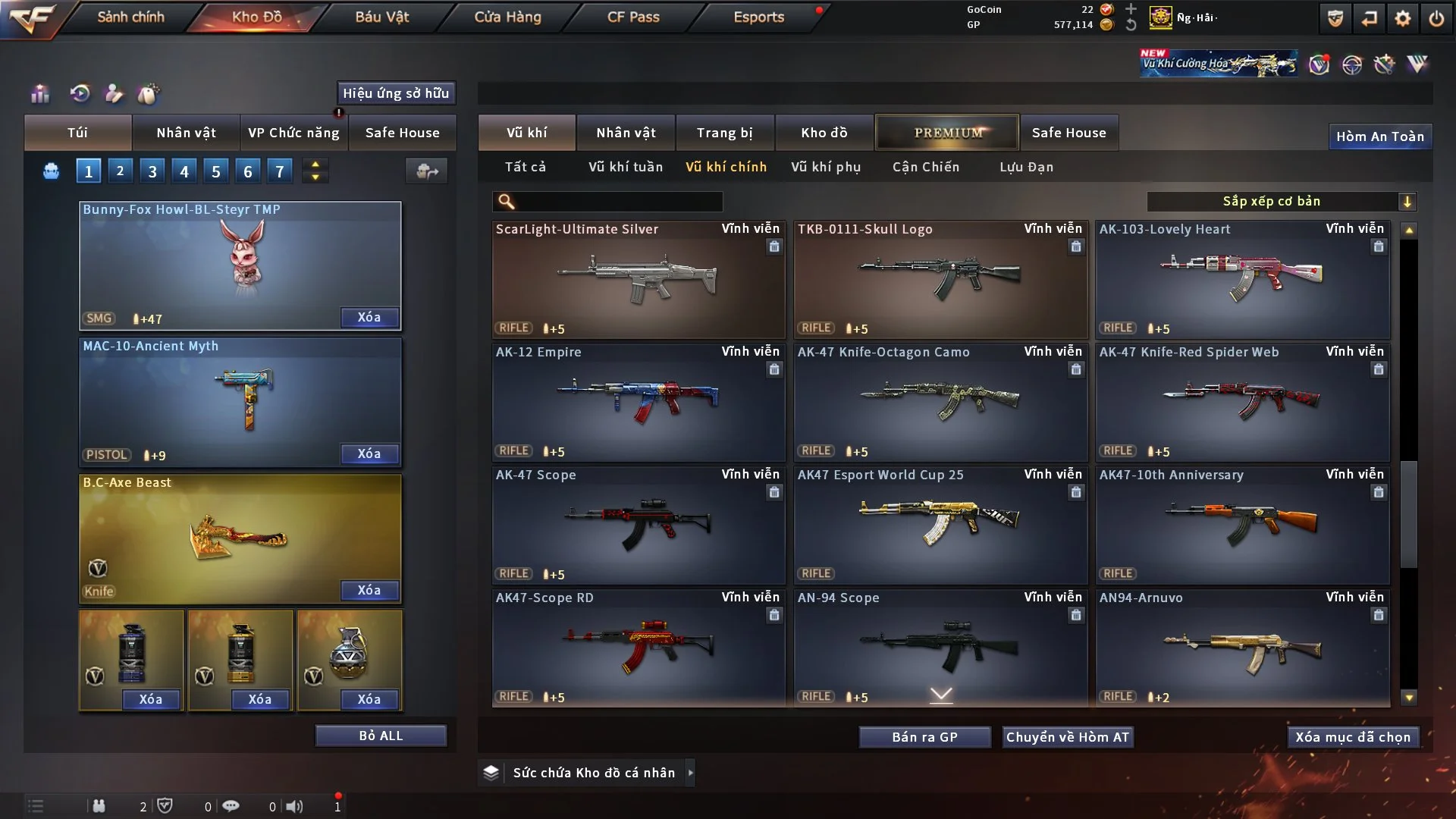Remove the MAC-10-Ancient Myth with Xóa
1456x819 pixels.
[x=369, y=453]
